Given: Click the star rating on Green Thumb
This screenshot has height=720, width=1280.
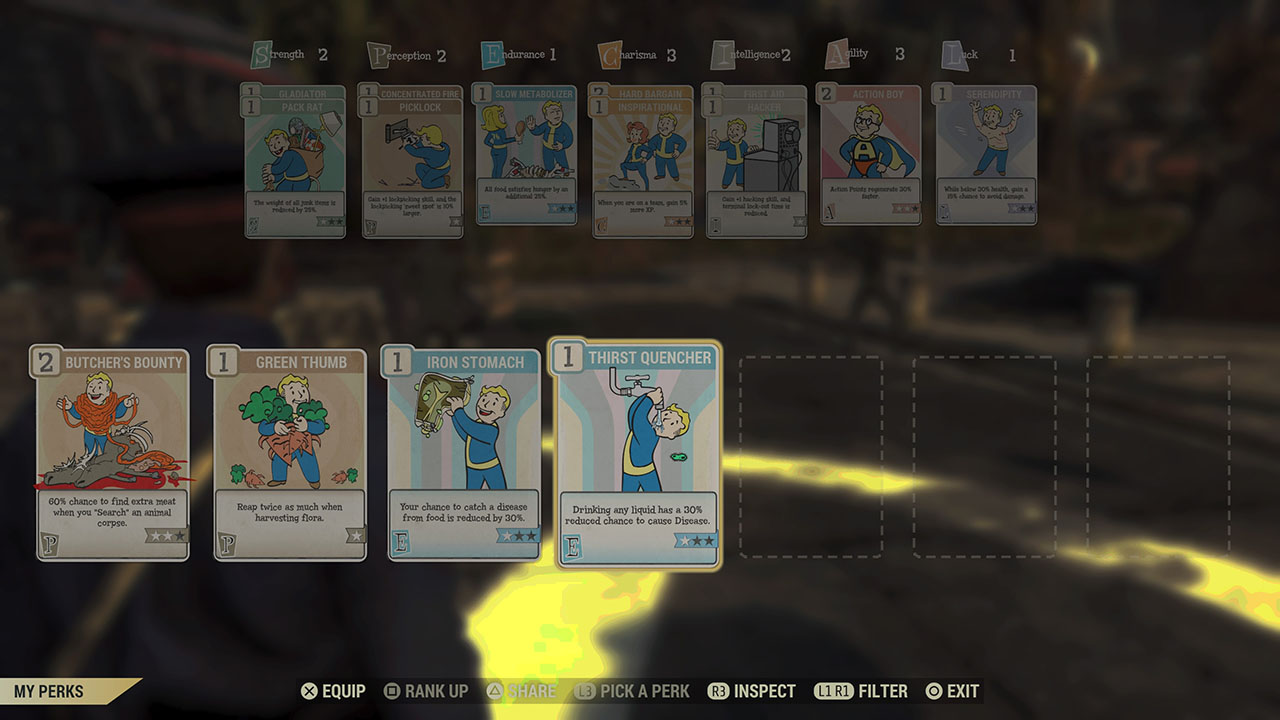Looking at the screenshot, I should coord(354,535).
